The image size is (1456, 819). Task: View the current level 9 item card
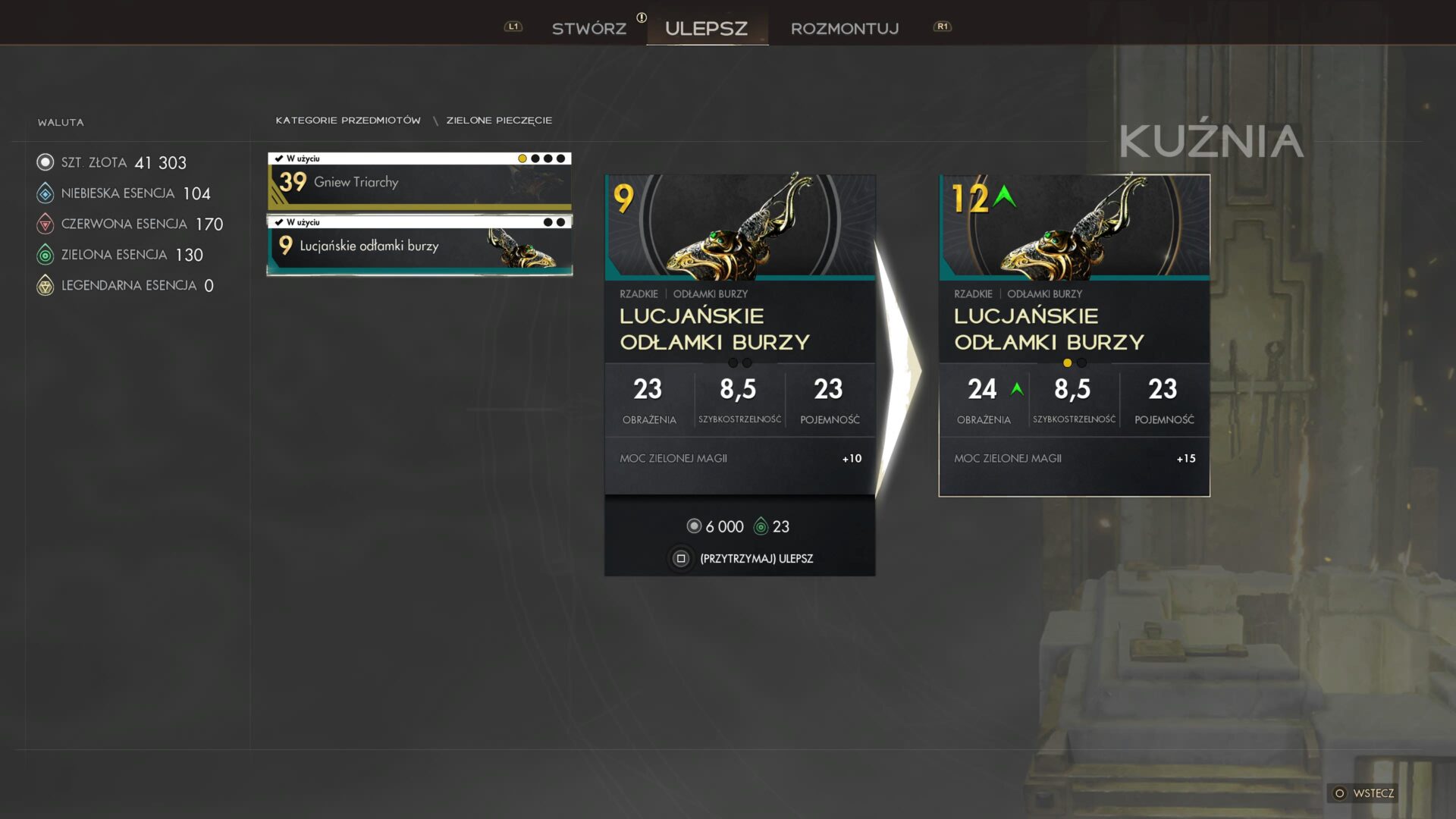click(x=739, y=334)
